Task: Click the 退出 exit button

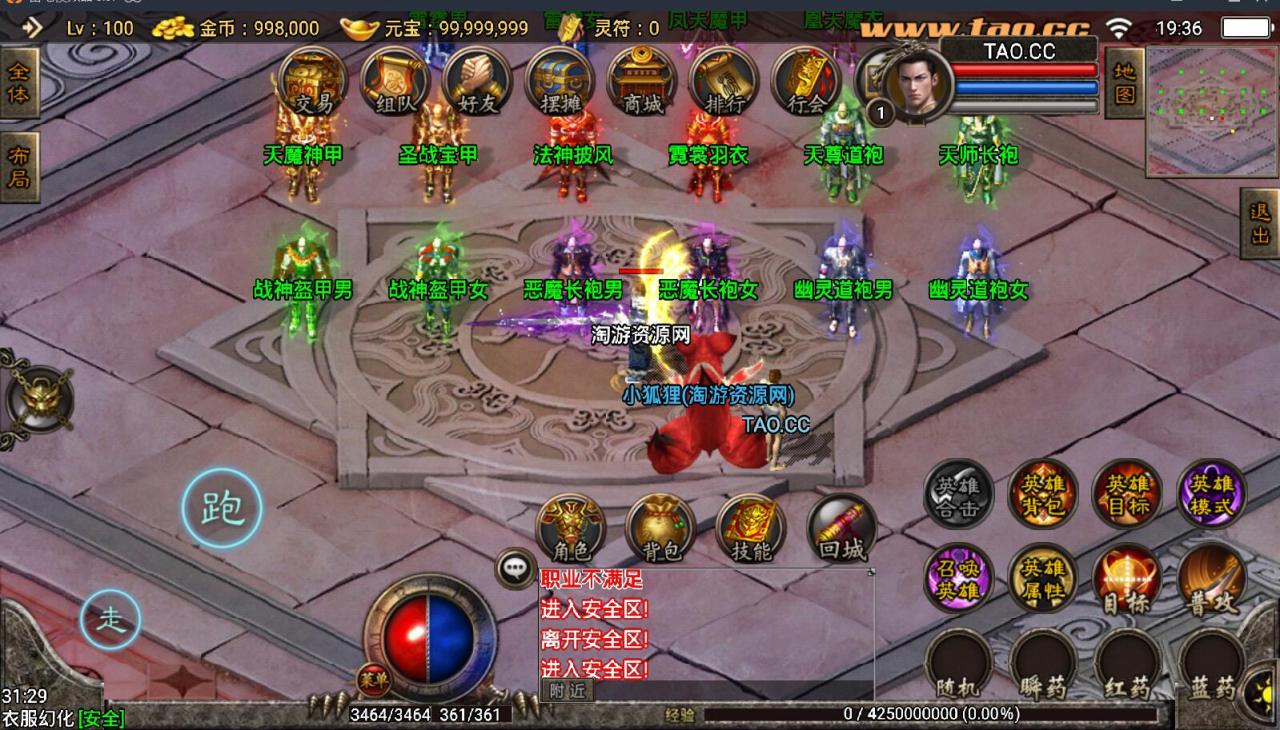Action: [x=1260, y=224]
